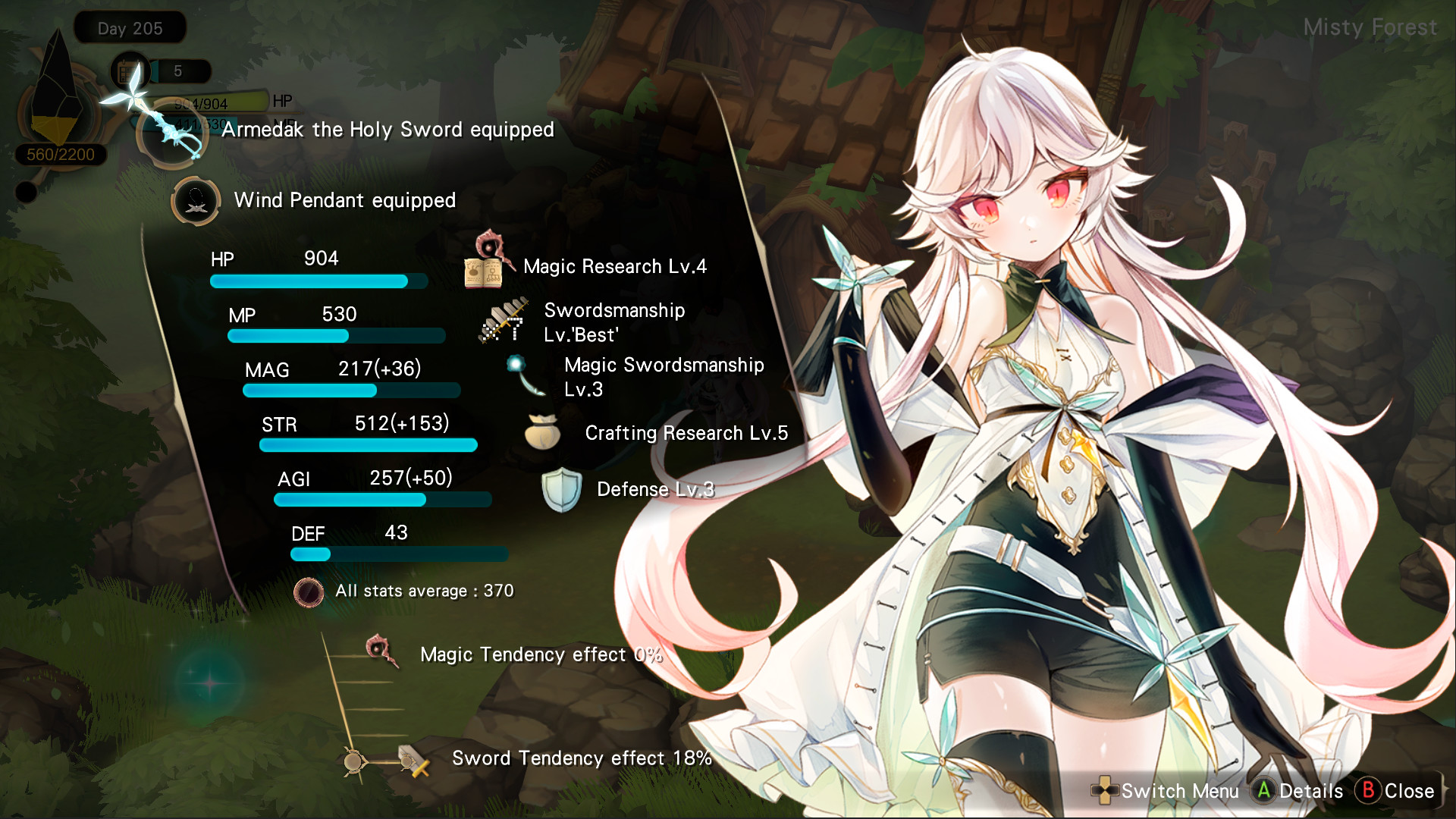
Task: Toggle the Misty Forest location label
Action: [1370, 28]
